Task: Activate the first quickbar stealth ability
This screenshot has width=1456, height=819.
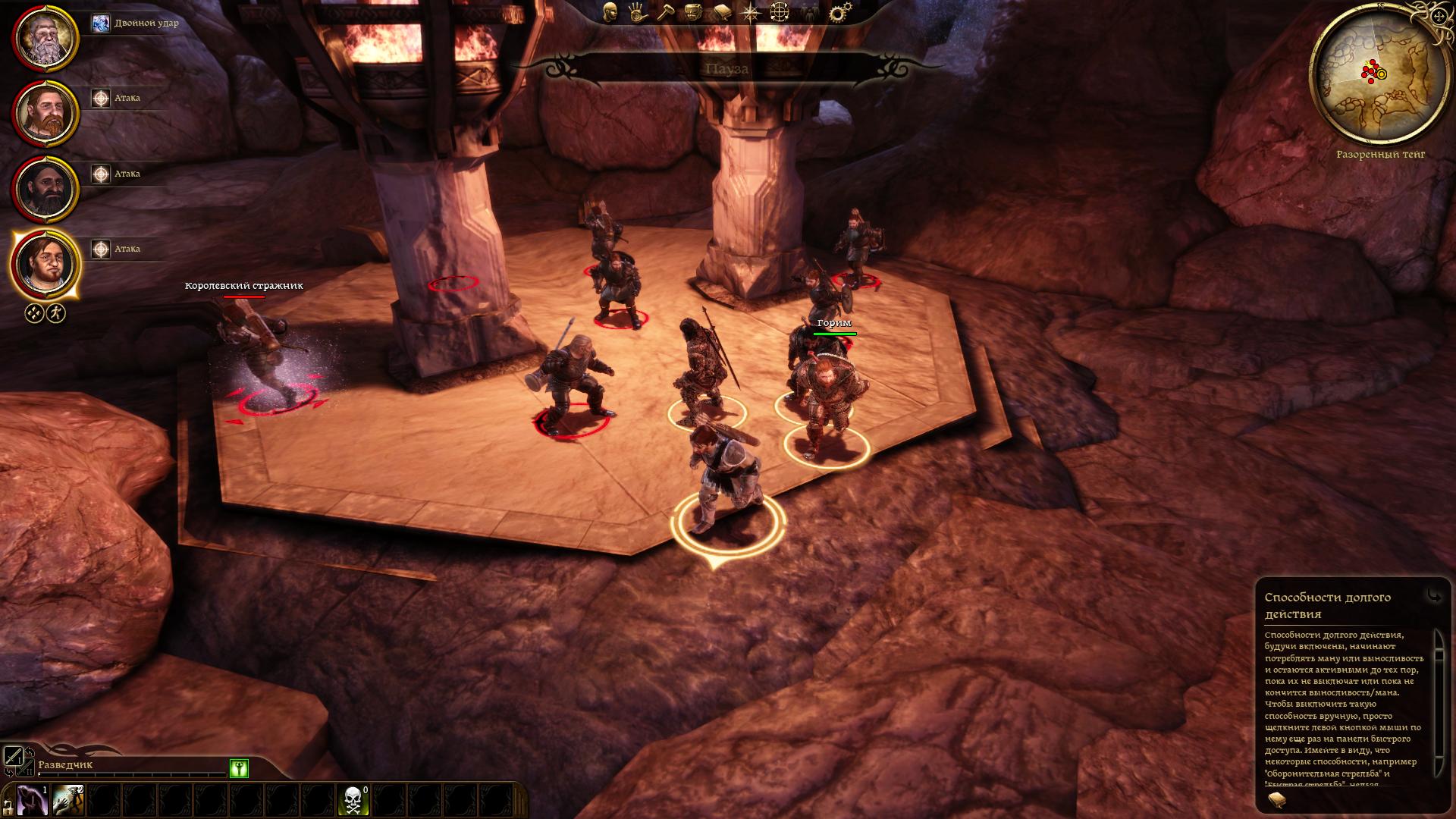Action: [33, 800]
